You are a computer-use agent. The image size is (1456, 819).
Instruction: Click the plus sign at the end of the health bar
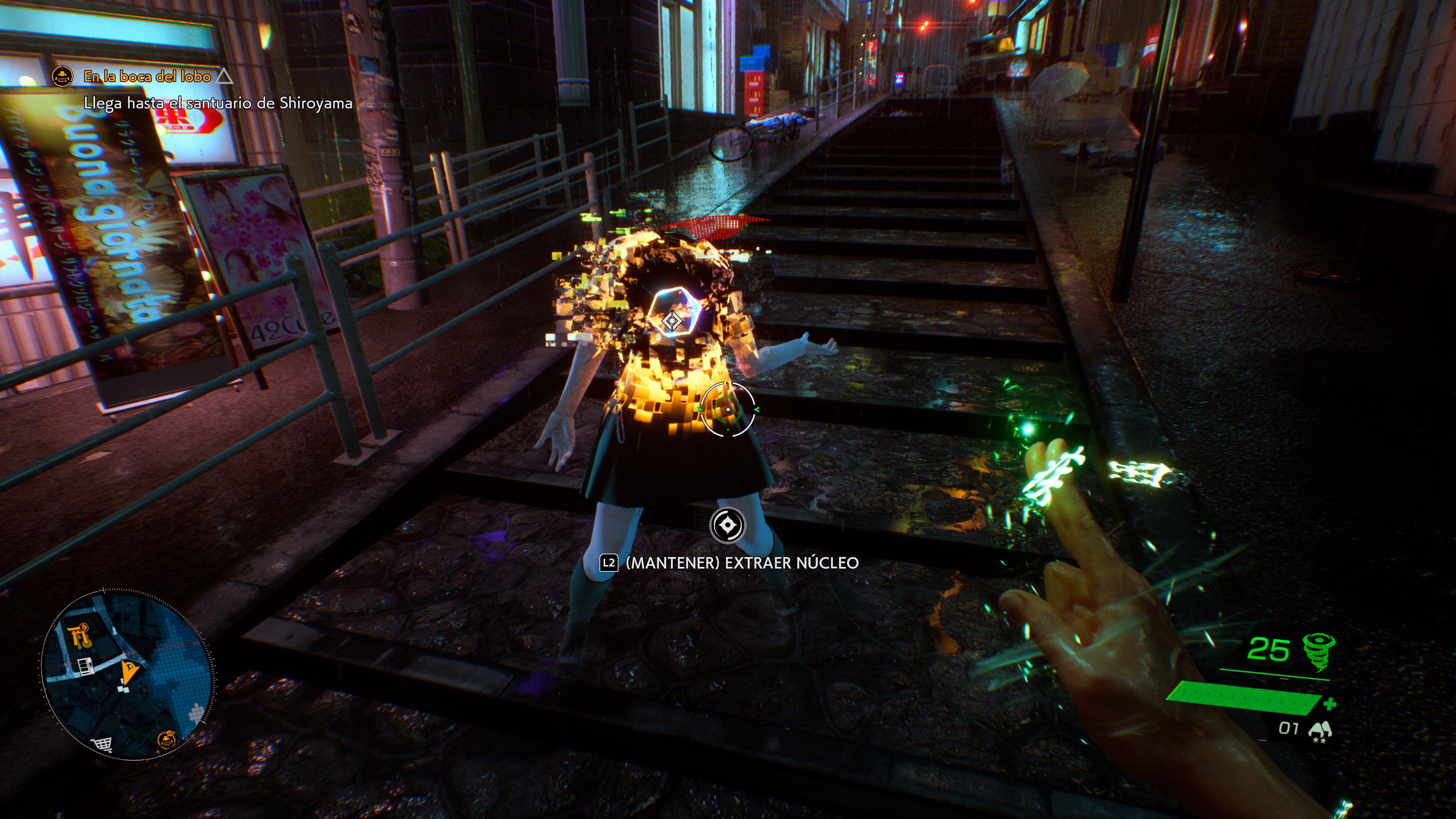pyautogui.click(x=1332, y=705)
